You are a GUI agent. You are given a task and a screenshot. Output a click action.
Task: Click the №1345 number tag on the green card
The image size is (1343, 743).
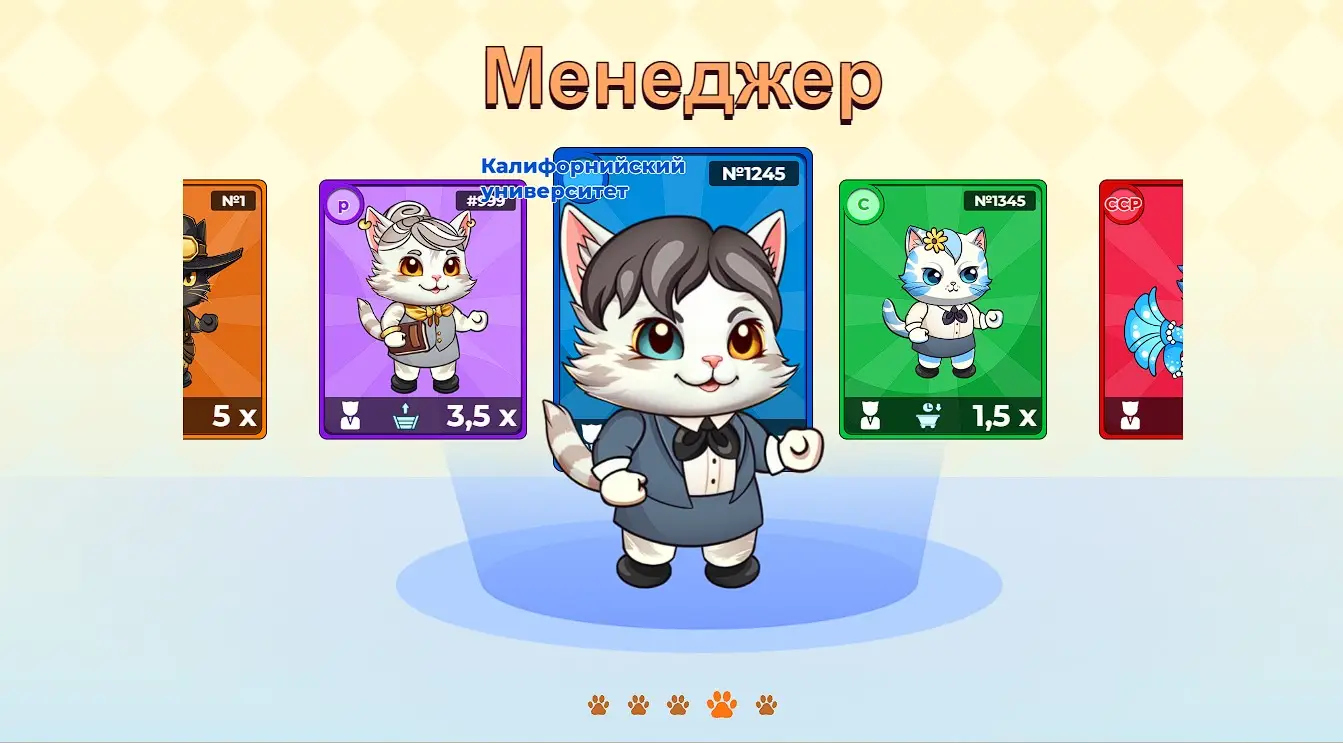pos(1000,201)
